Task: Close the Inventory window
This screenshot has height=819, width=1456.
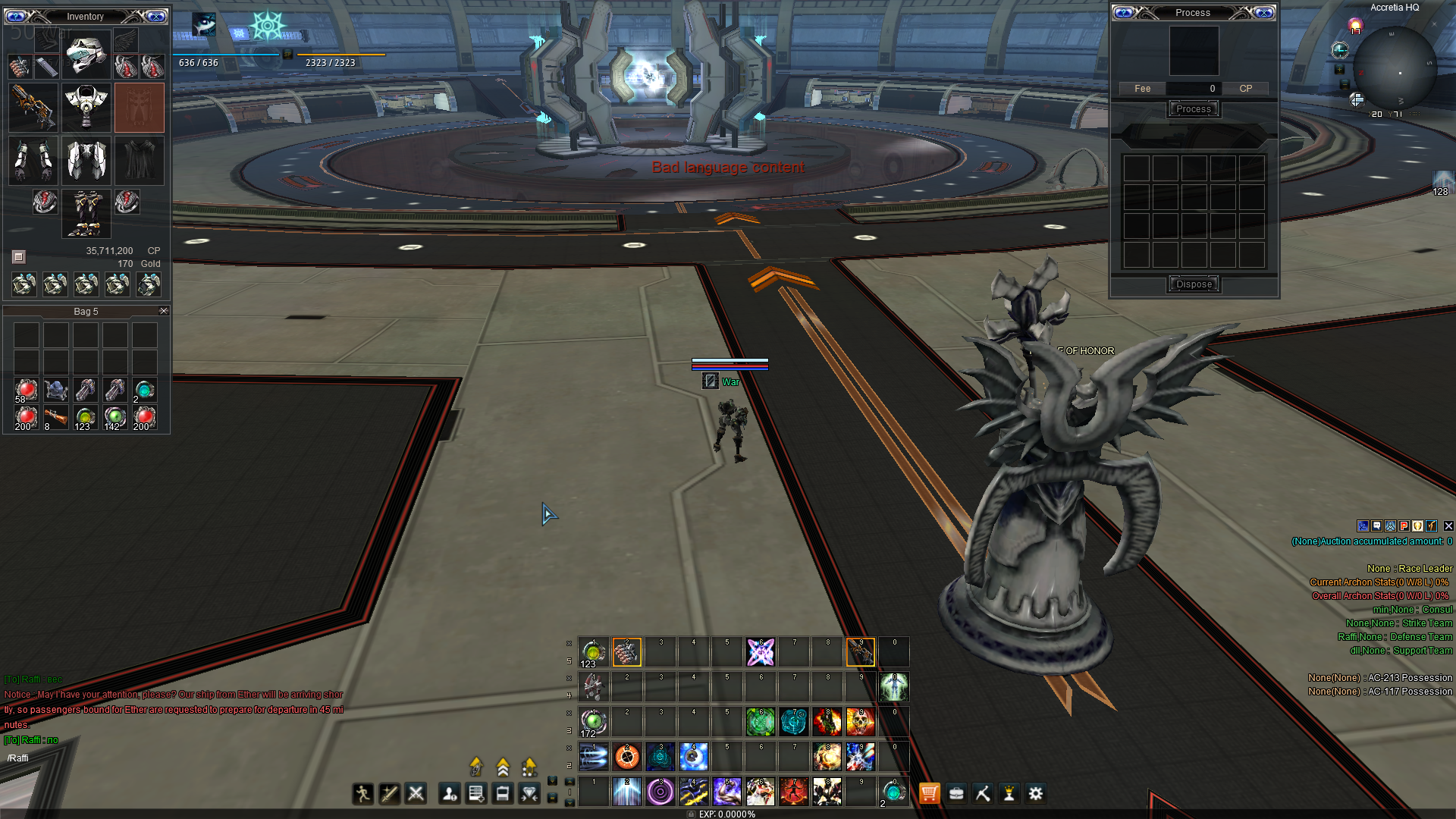Action: (x=156, y=16)
